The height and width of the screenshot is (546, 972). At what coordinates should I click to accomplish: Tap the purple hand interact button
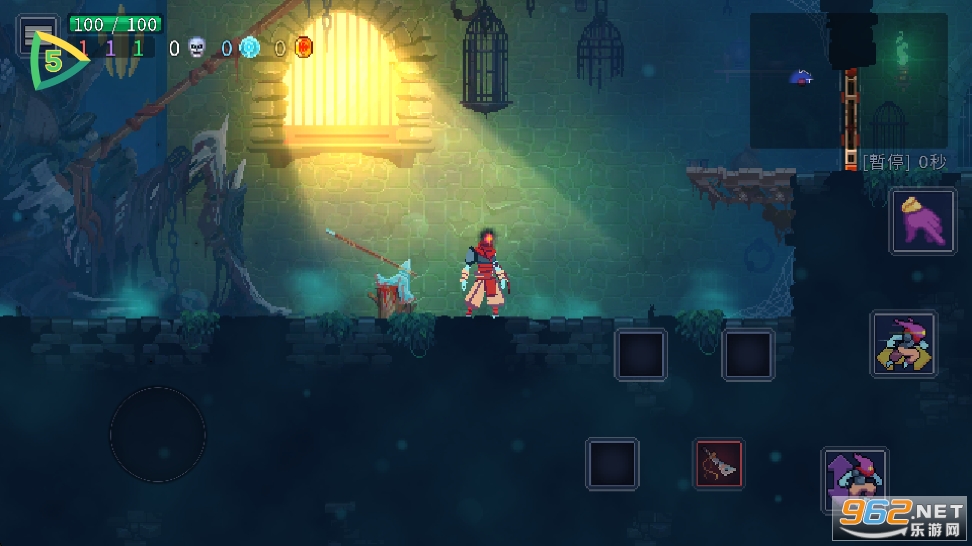click(922, 222)
